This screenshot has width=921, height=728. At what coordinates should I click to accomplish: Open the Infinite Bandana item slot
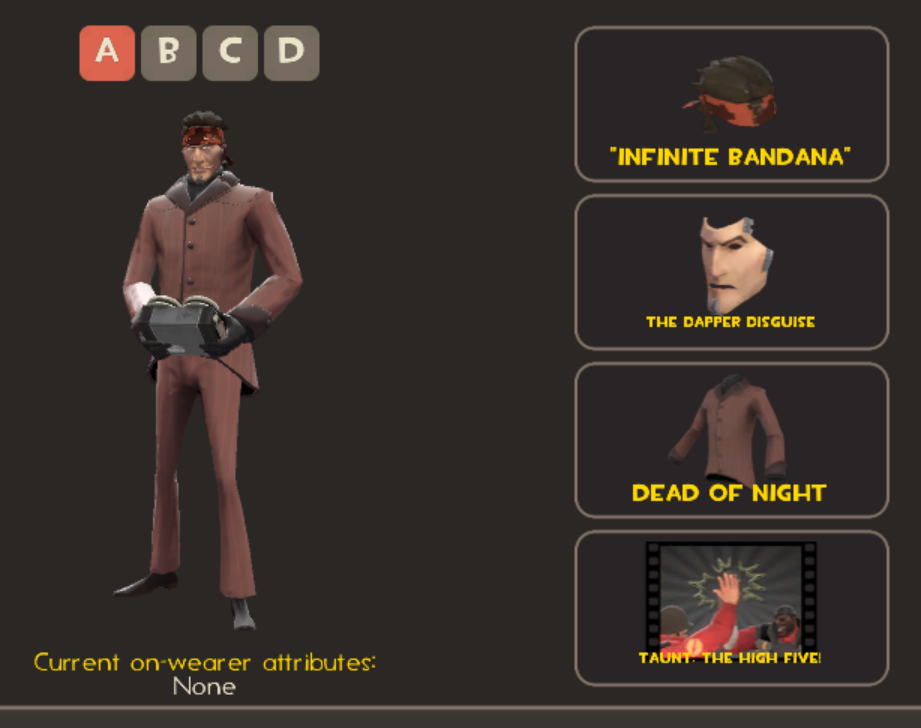[731, 104]
